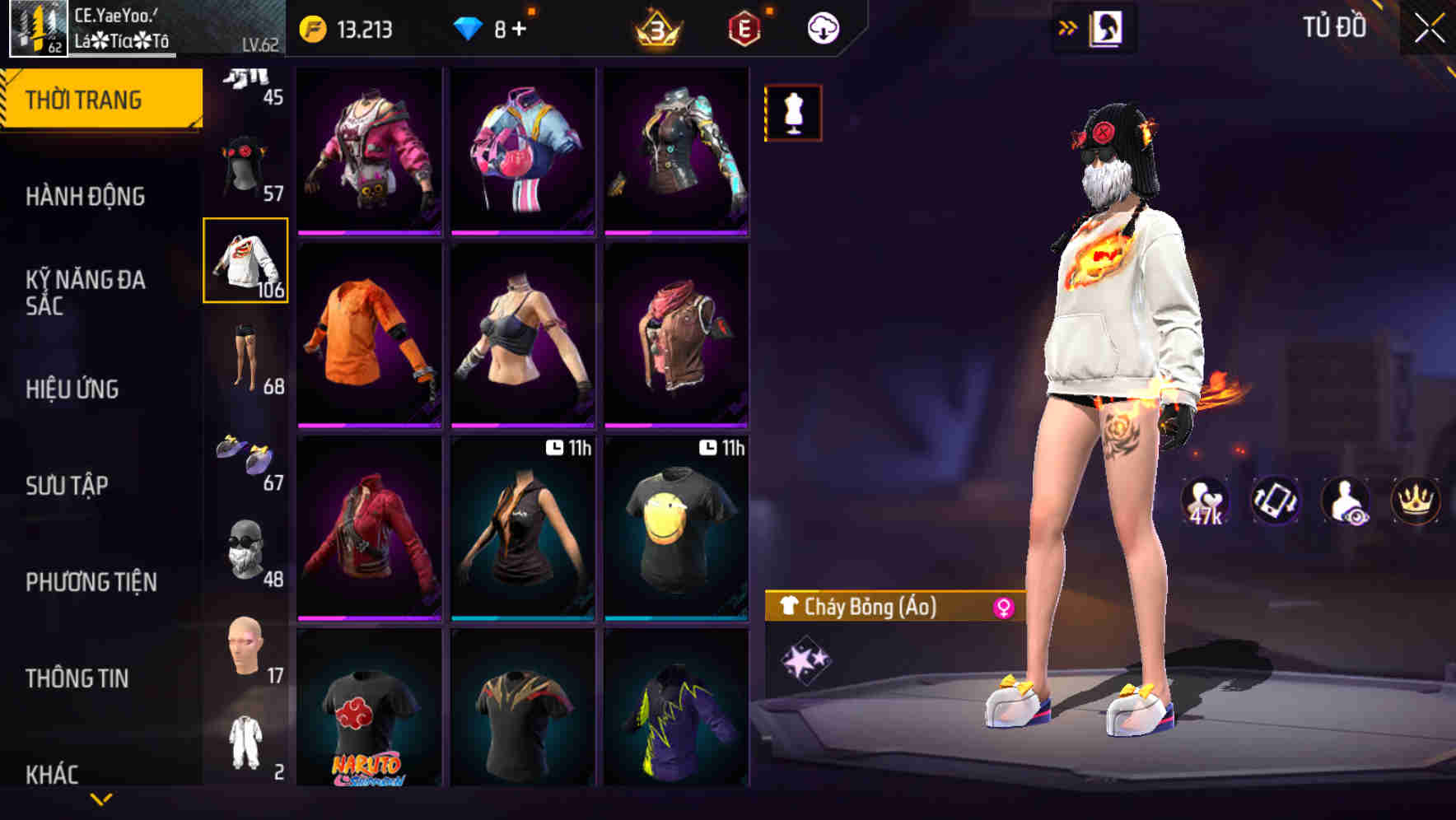Select the white sweatshirt with 106 count
Screen dimensions: 1456x820
coord(245,262)
